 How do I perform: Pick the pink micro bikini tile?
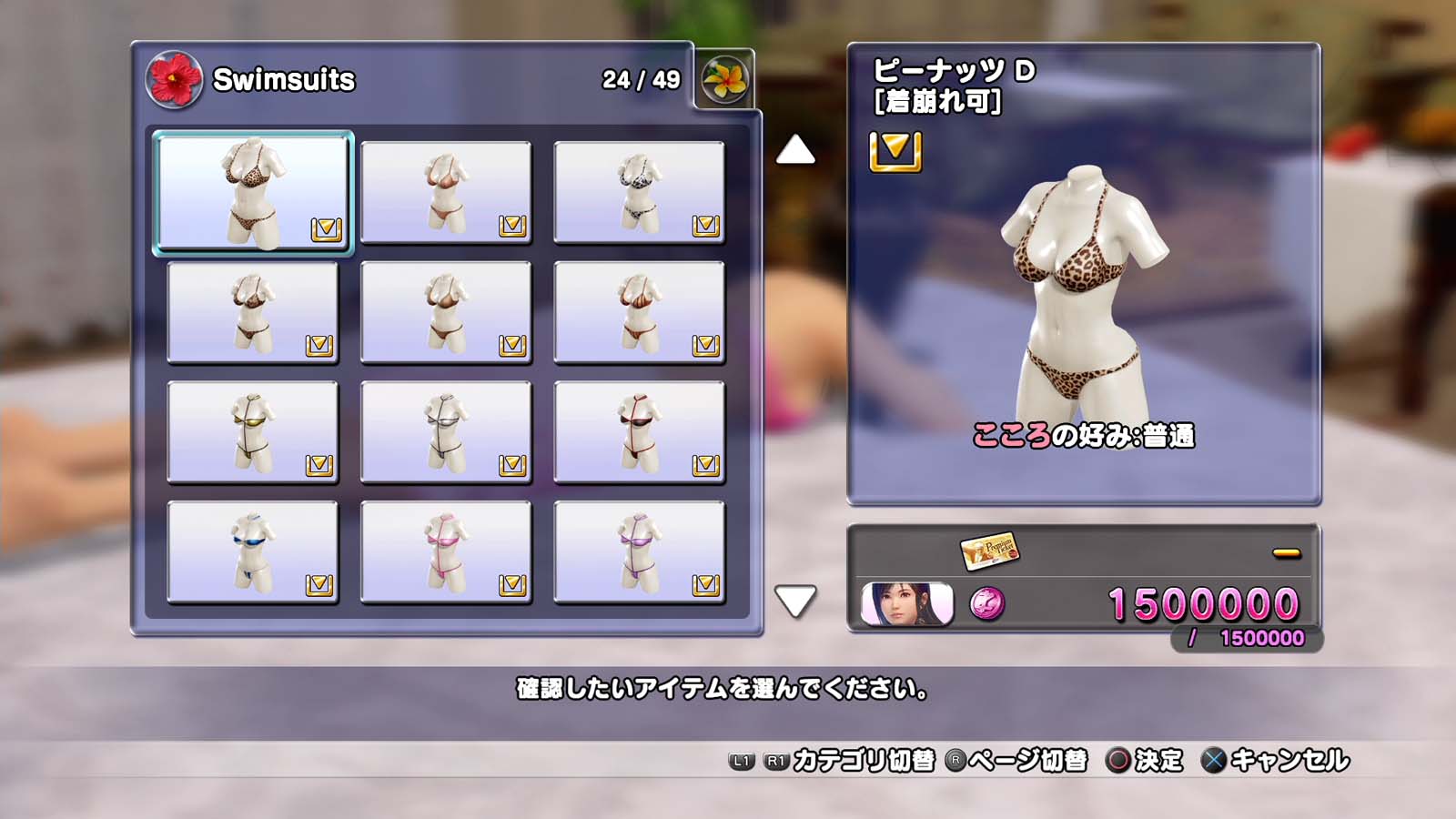[446, 551]
